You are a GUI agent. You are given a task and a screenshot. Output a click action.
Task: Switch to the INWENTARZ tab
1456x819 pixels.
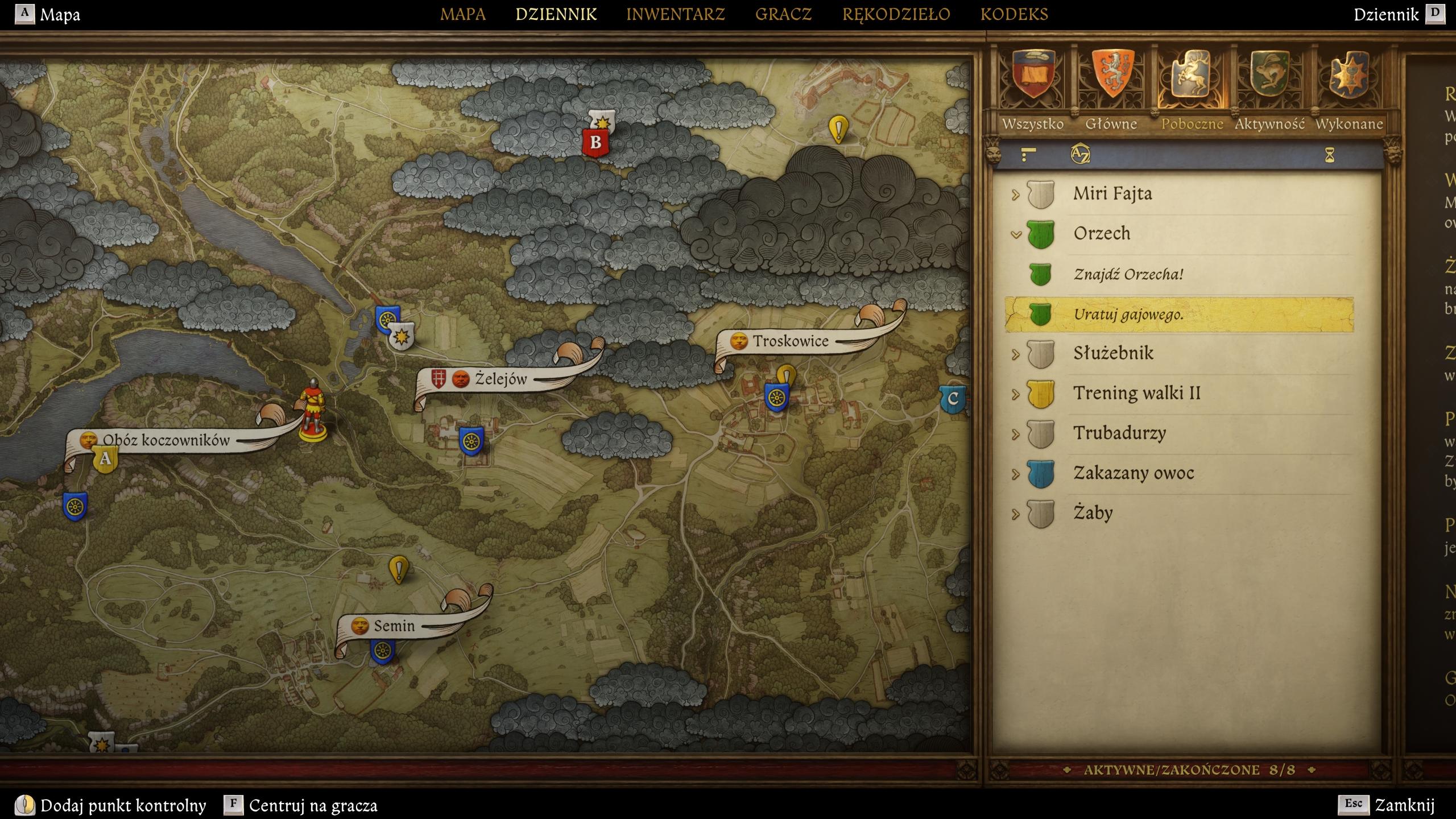click(x=675, y=14)
